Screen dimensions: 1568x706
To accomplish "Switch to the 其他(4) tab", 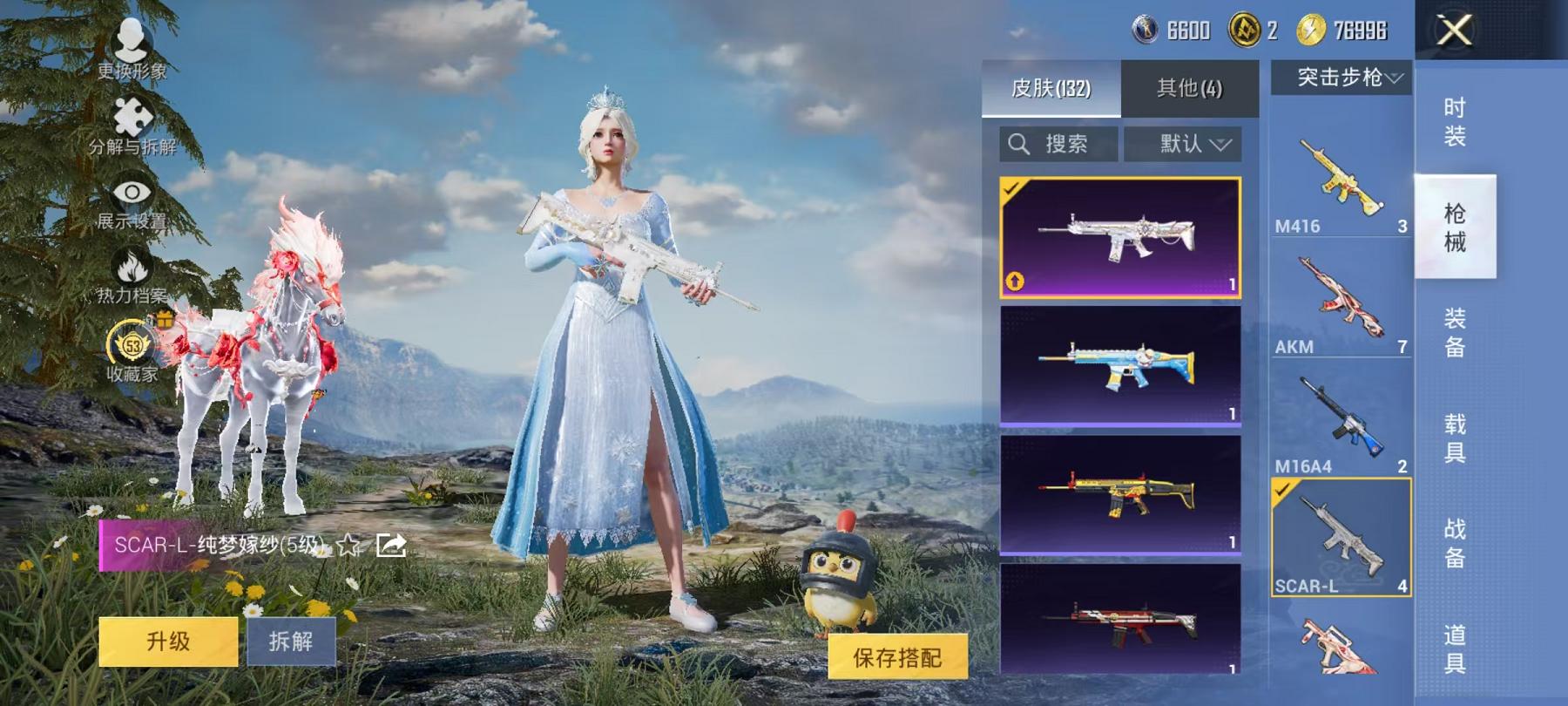I will [x=1190, y=87].
